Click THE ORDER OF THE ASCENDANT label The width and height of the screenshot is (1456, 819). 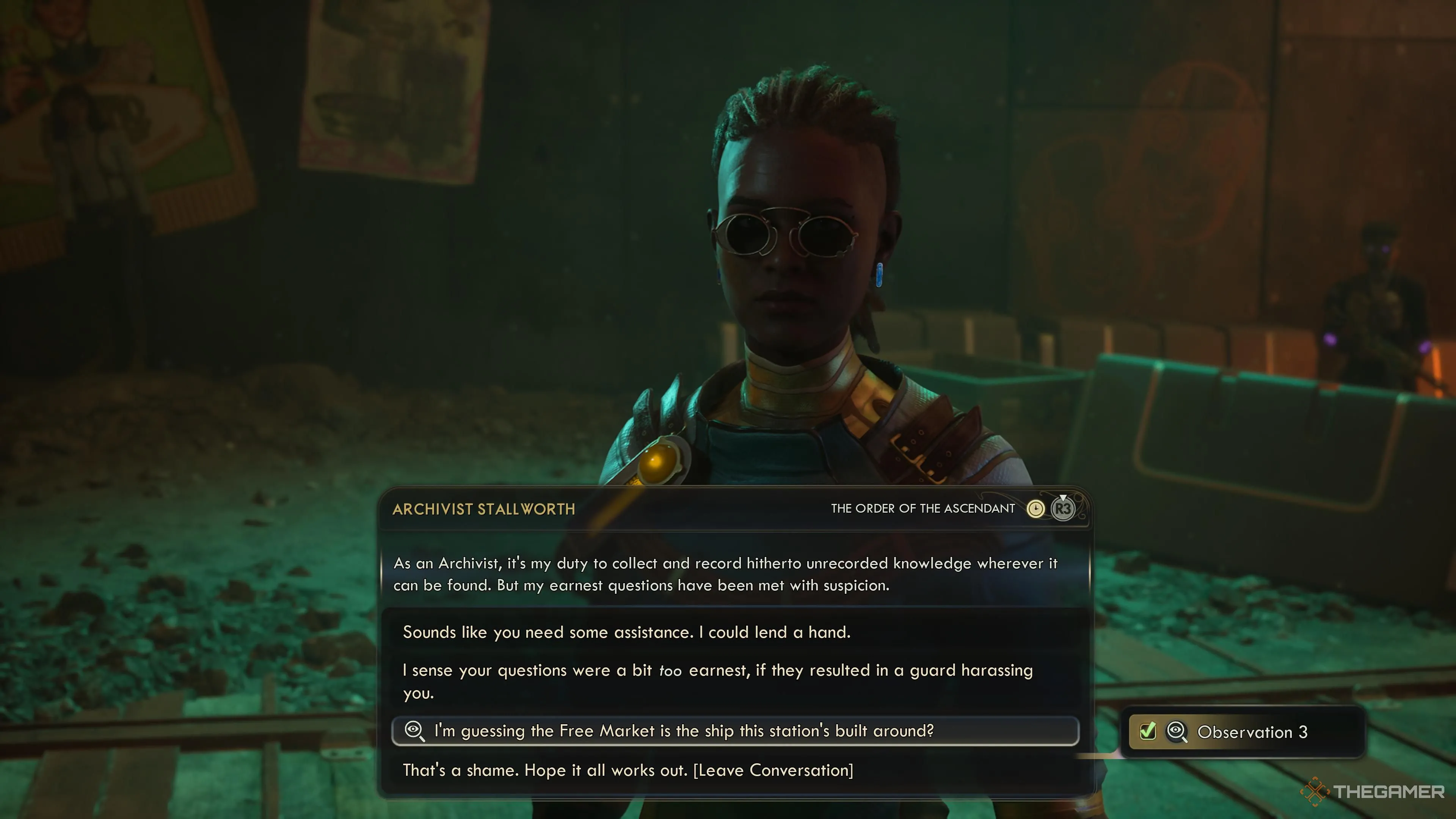pyautogui.click(x=925, y=508)
